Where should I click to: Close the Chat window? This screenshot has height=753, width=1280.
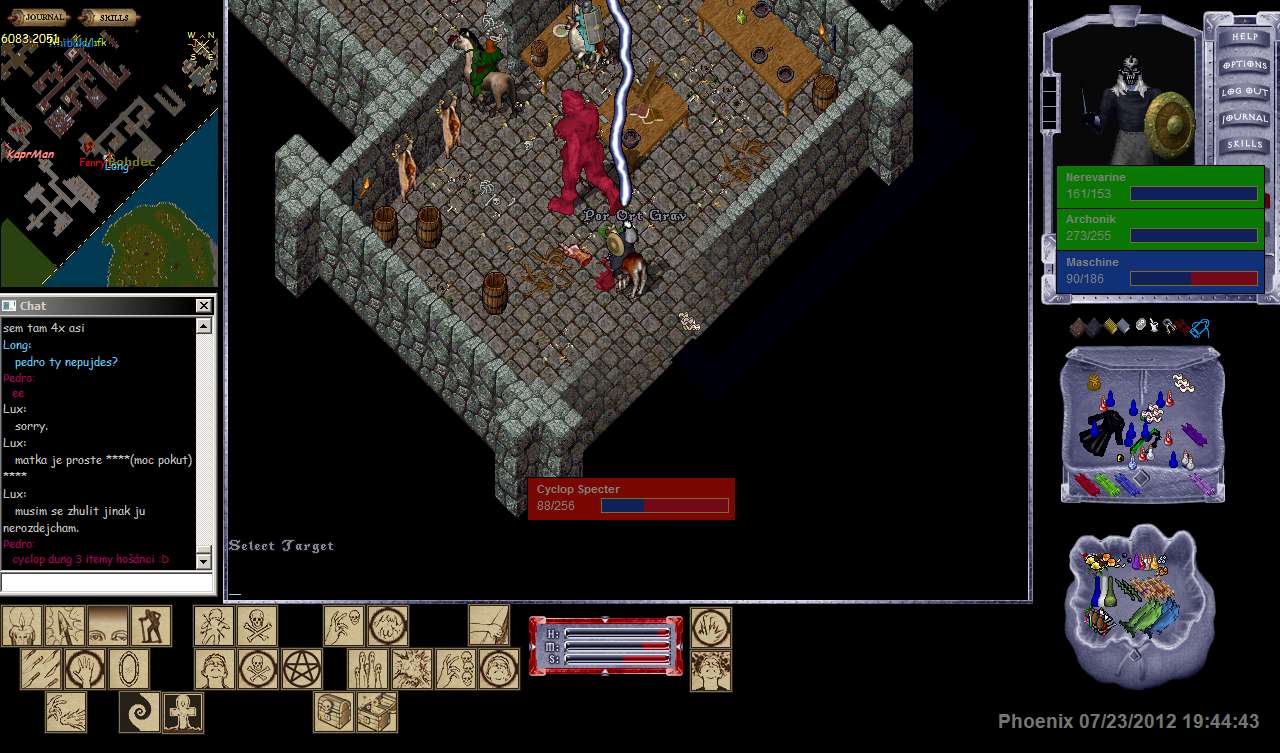tap(204, 306)
